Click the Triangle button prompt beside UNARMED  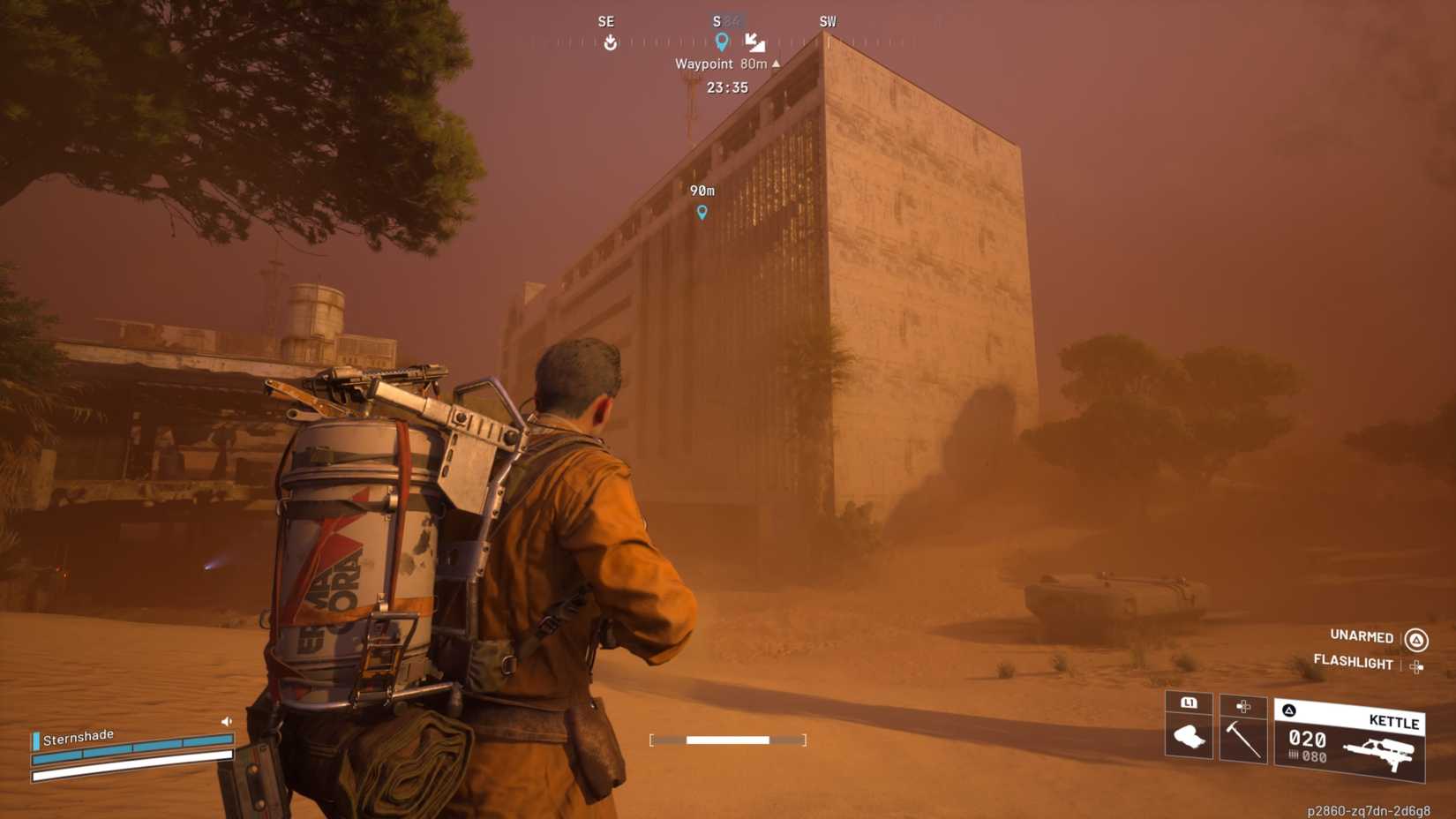pyautogui.click(x=1417, y=636)
